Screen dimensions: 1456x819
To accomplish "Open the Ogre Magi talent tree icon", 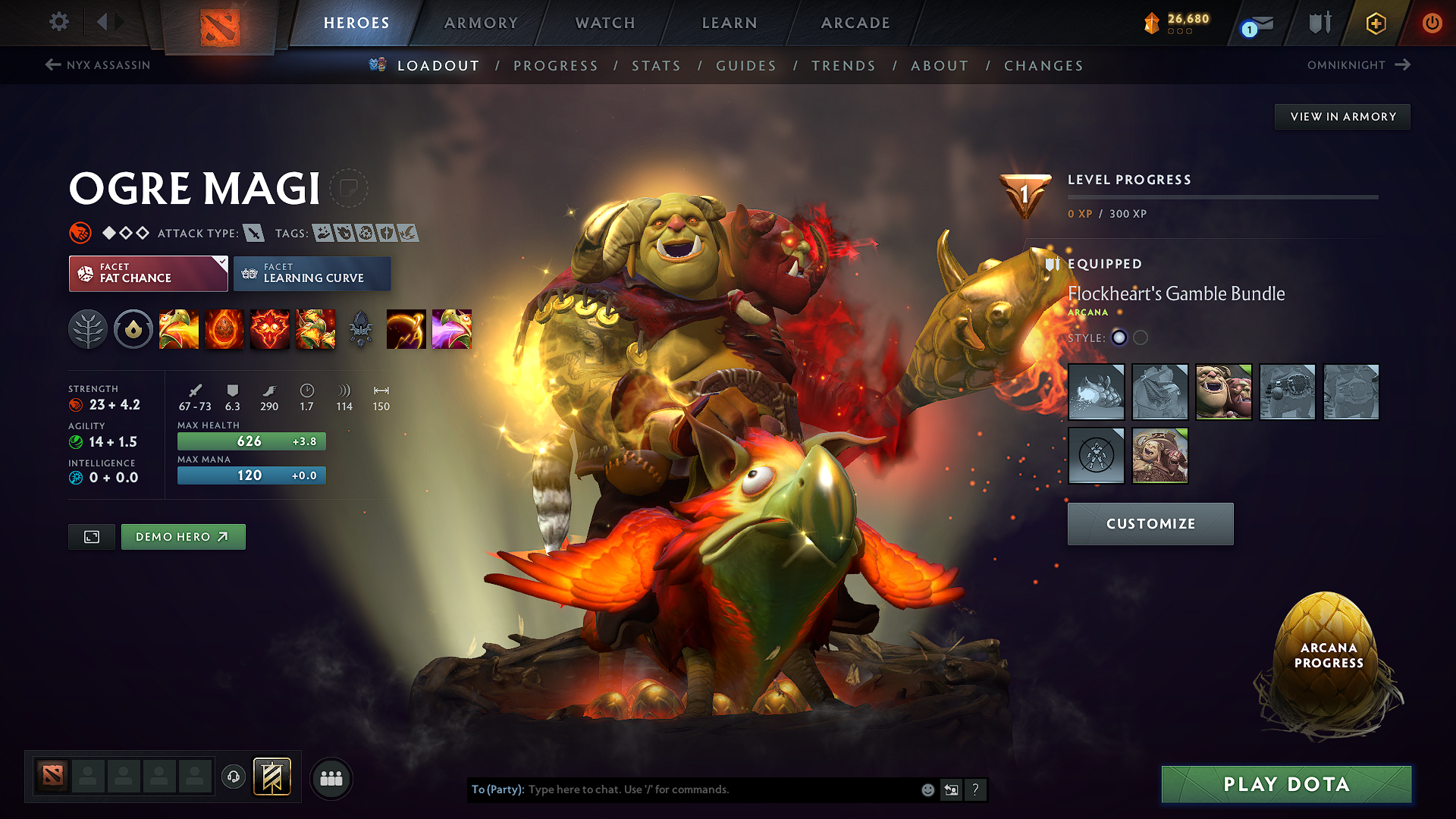I will [88, 329].
